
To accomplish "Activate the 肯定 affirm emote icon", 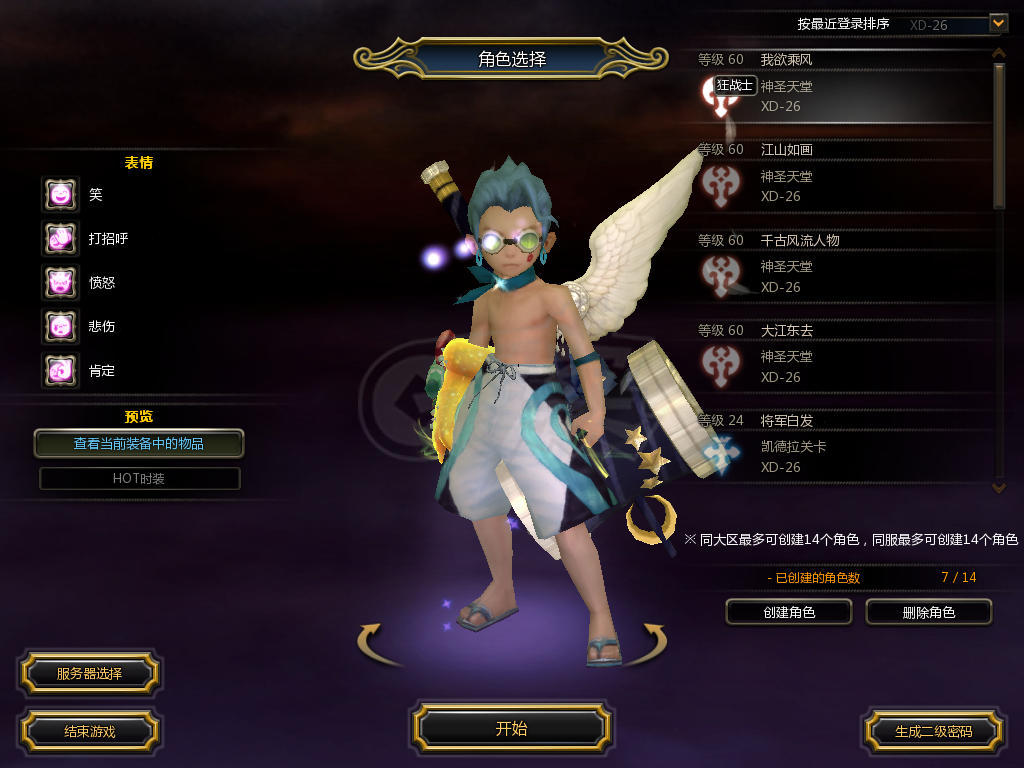I will [60, 370].
